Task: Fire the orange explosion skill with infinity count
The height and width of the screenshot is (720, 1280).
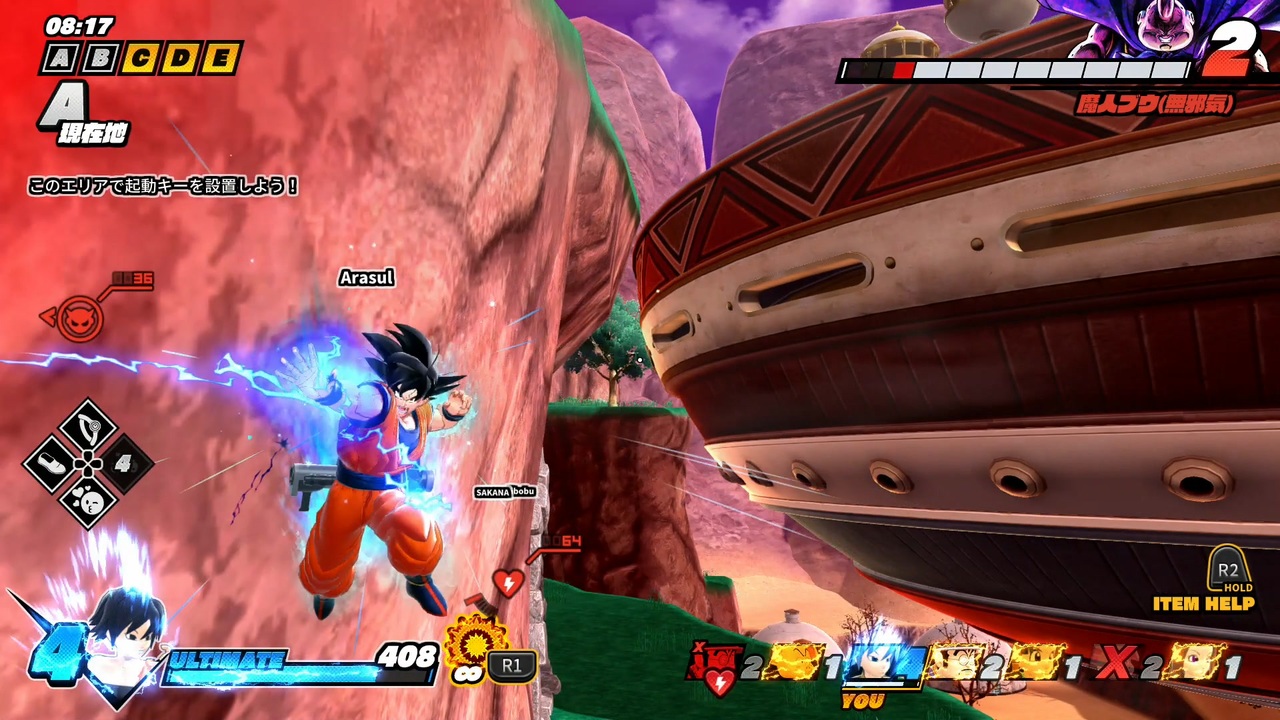Action: [x=476, y=643]
